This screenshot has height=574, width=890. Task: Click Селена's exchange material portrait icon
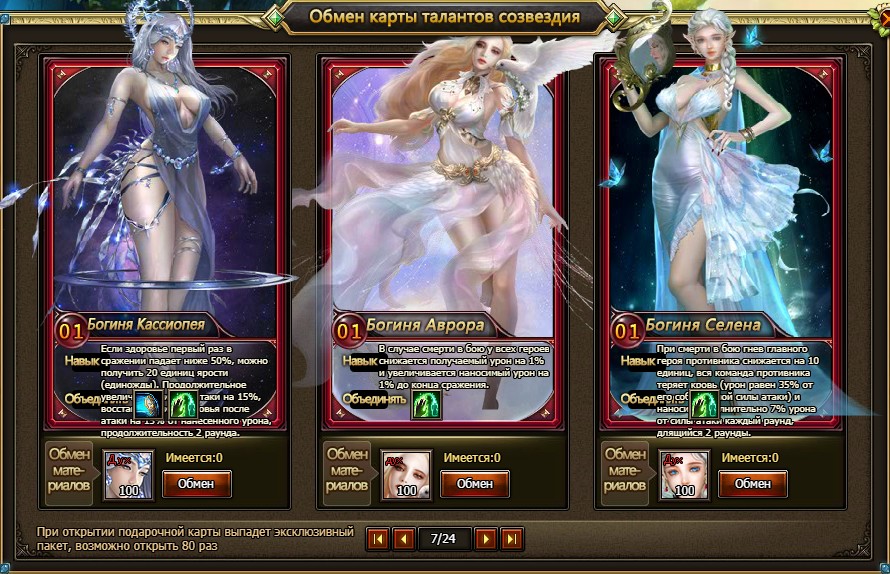(x=685, y=475)
